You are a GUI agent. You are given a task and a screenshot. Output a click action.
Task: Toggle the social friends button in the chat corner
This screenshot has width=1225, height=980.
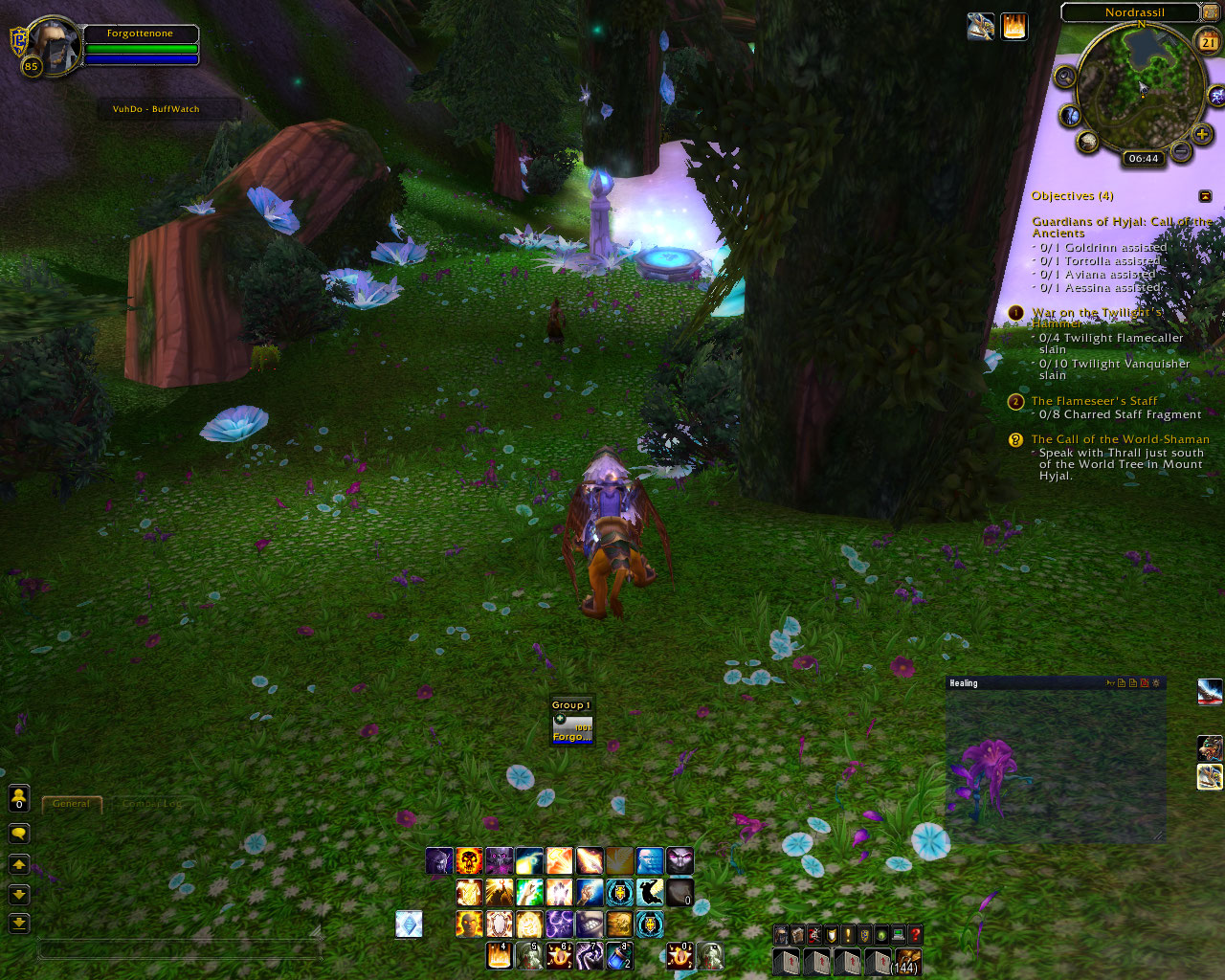(21, 798)
